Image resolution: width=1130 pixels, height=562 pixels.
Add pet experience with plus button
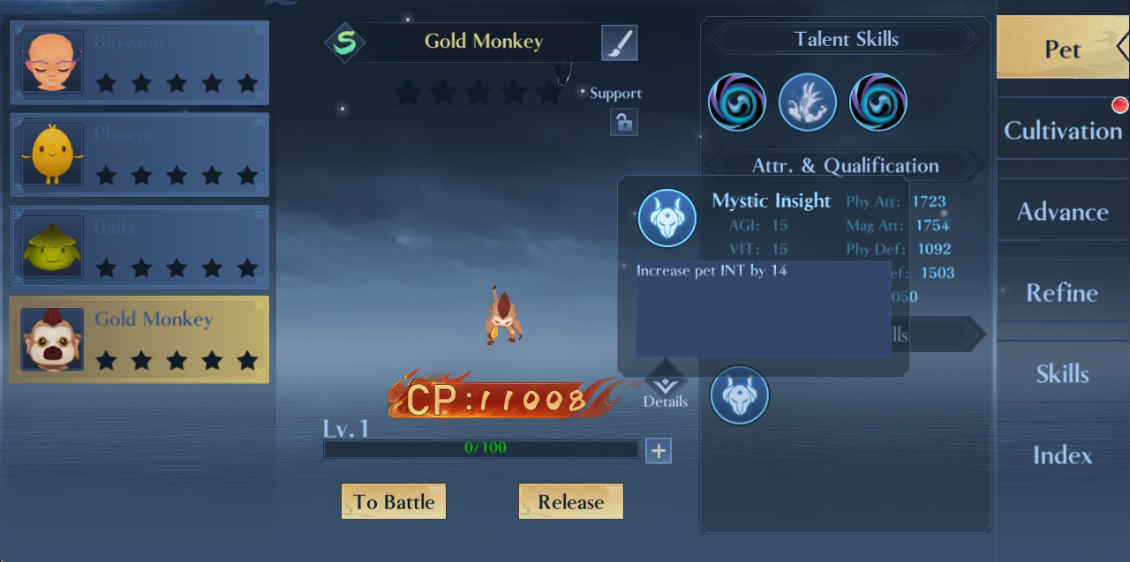tap(658, 451)
